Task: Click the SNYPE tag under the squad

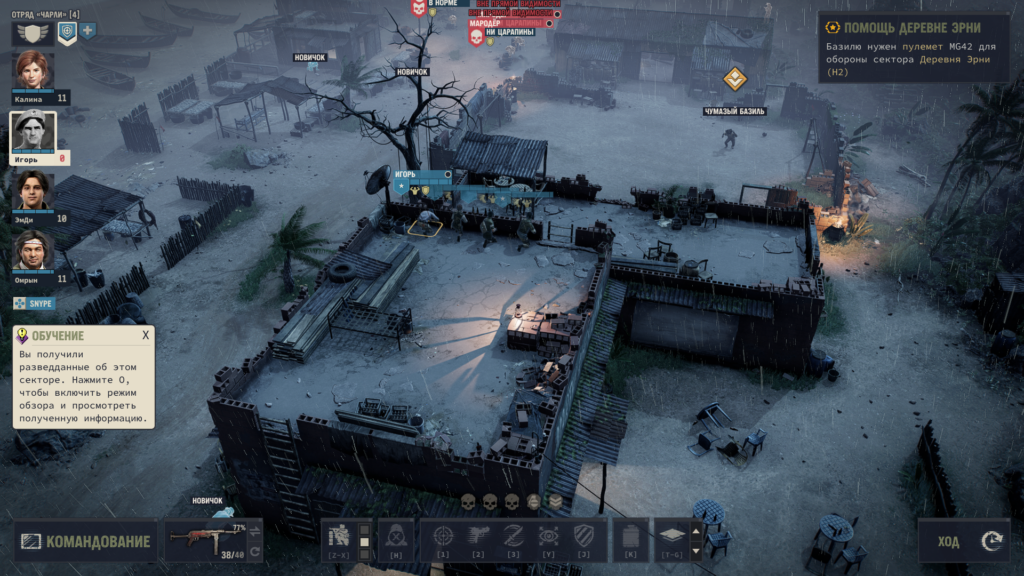Action: [35, 303]
